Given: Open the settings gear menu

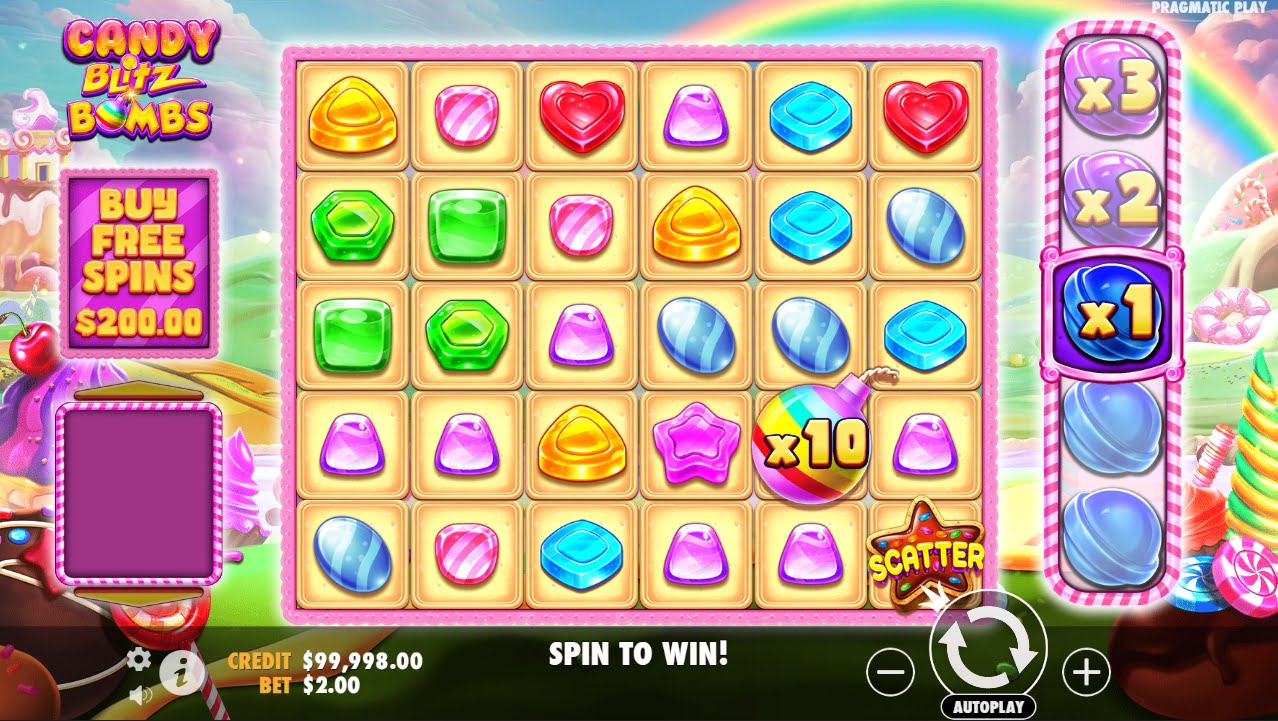Looking at the screenshot, I should click(x=139, y=659).
